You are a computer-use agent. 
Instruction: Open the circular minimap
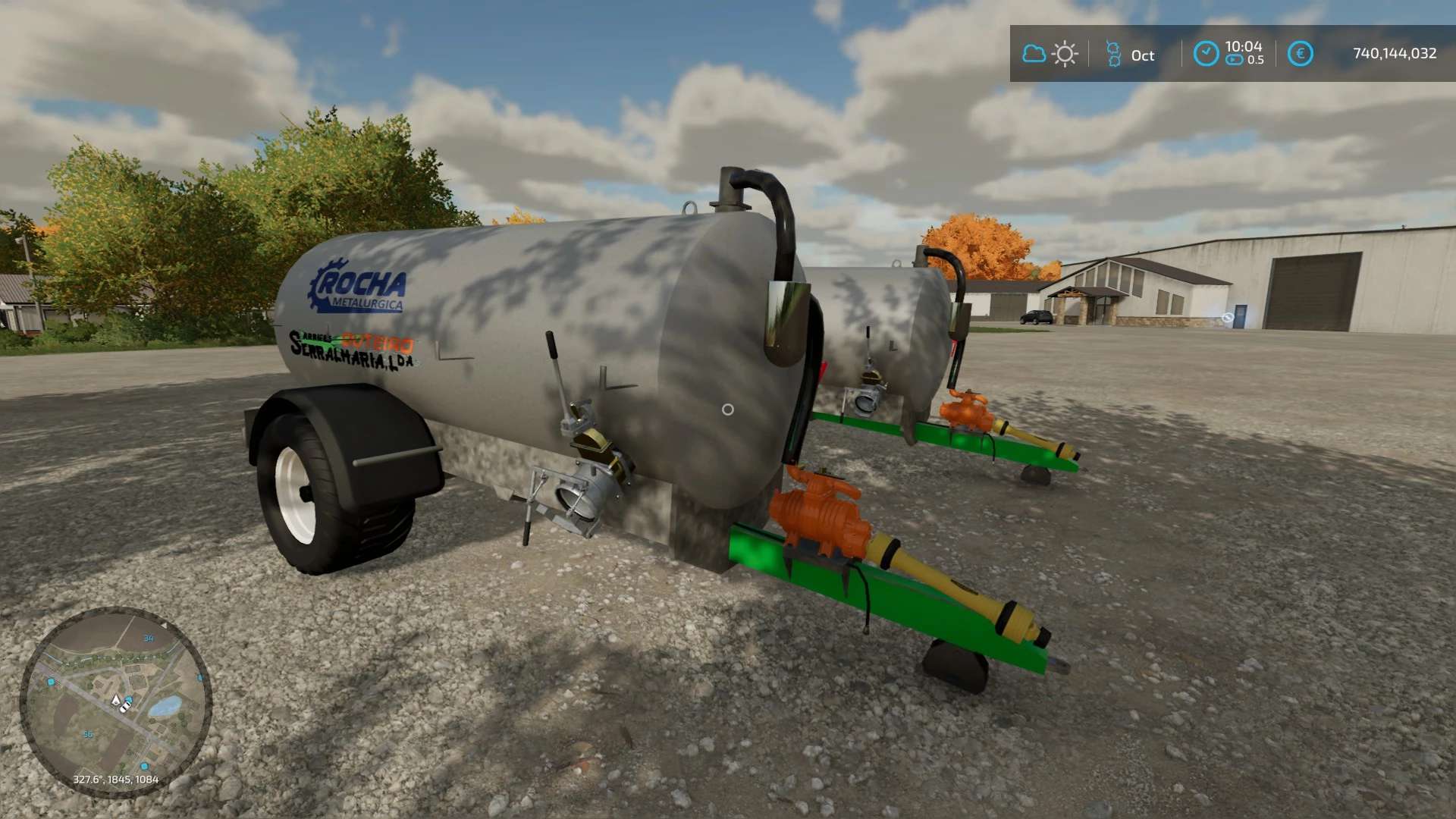(x=115, y=701)
